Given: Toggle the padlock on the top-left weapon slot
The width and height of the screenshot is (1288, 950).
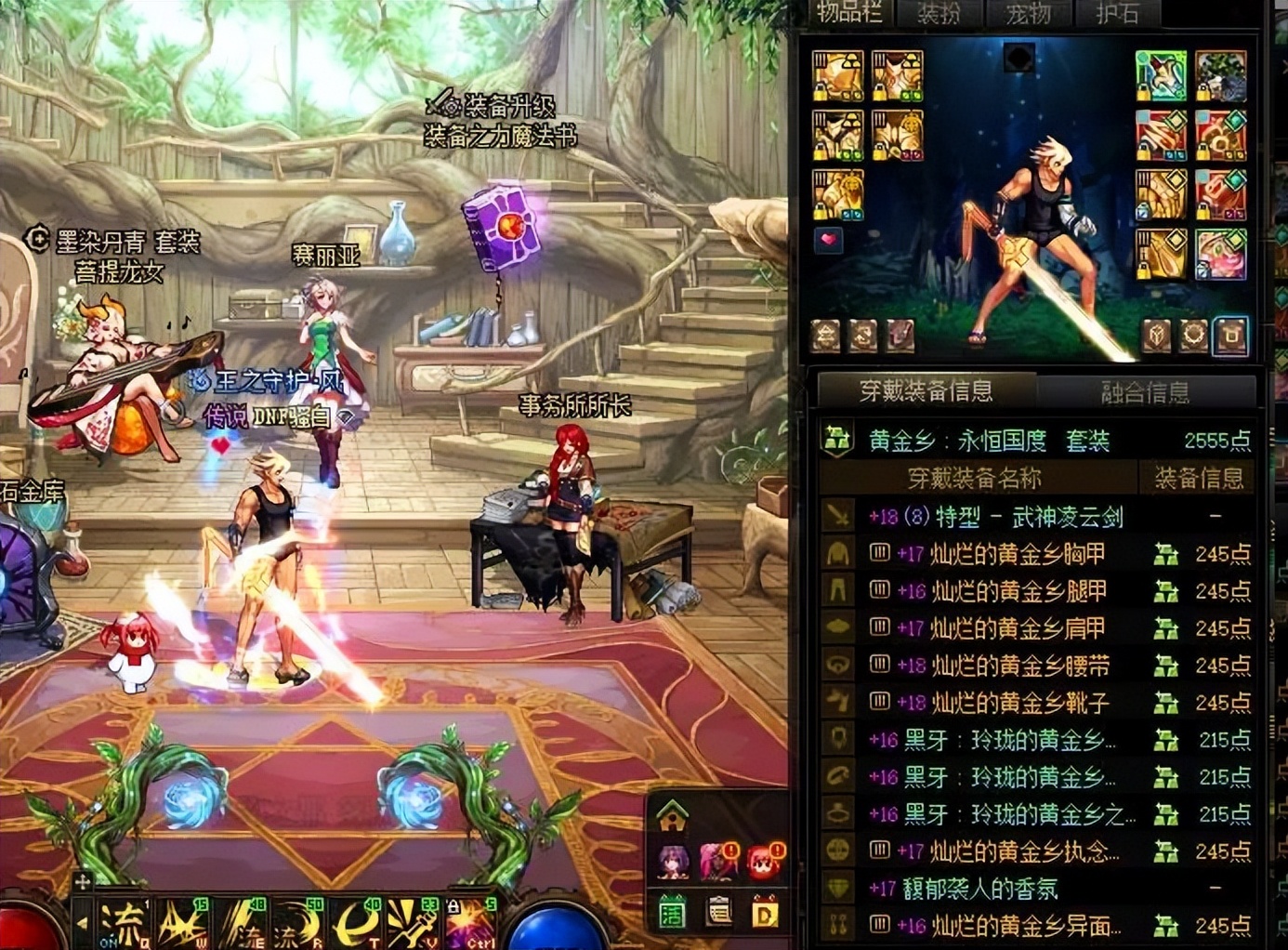Looking at the screenshot, I should [820, 93].
